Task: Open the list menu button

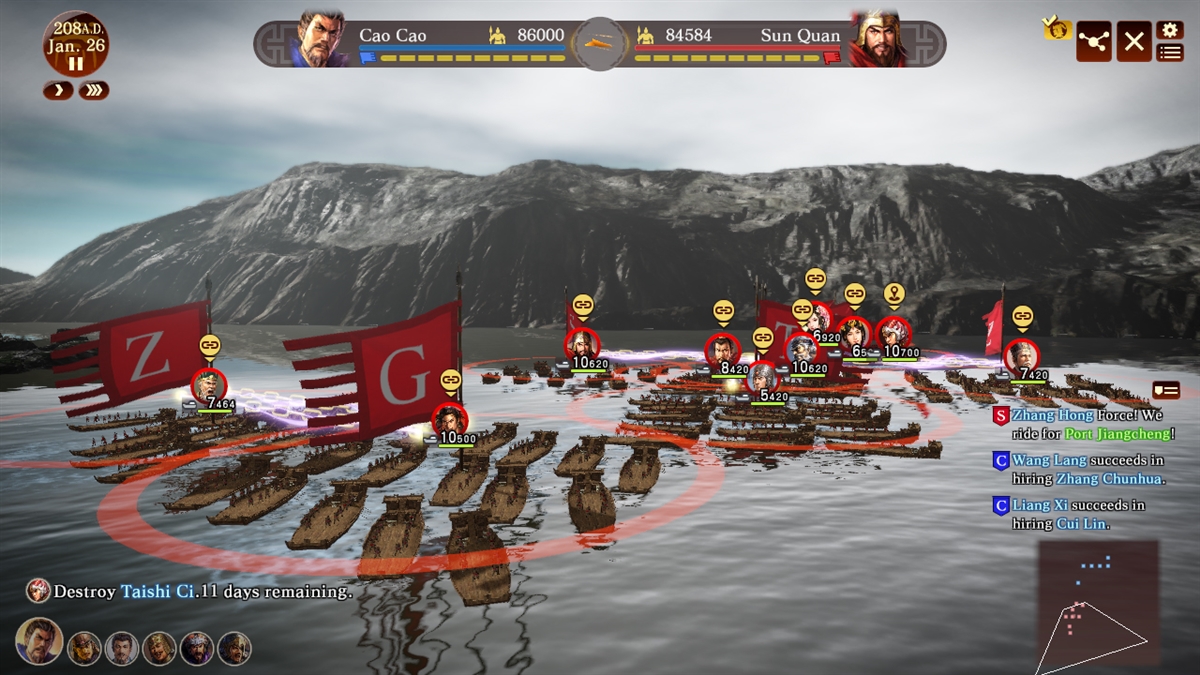Action: [x=1169, y=52]
